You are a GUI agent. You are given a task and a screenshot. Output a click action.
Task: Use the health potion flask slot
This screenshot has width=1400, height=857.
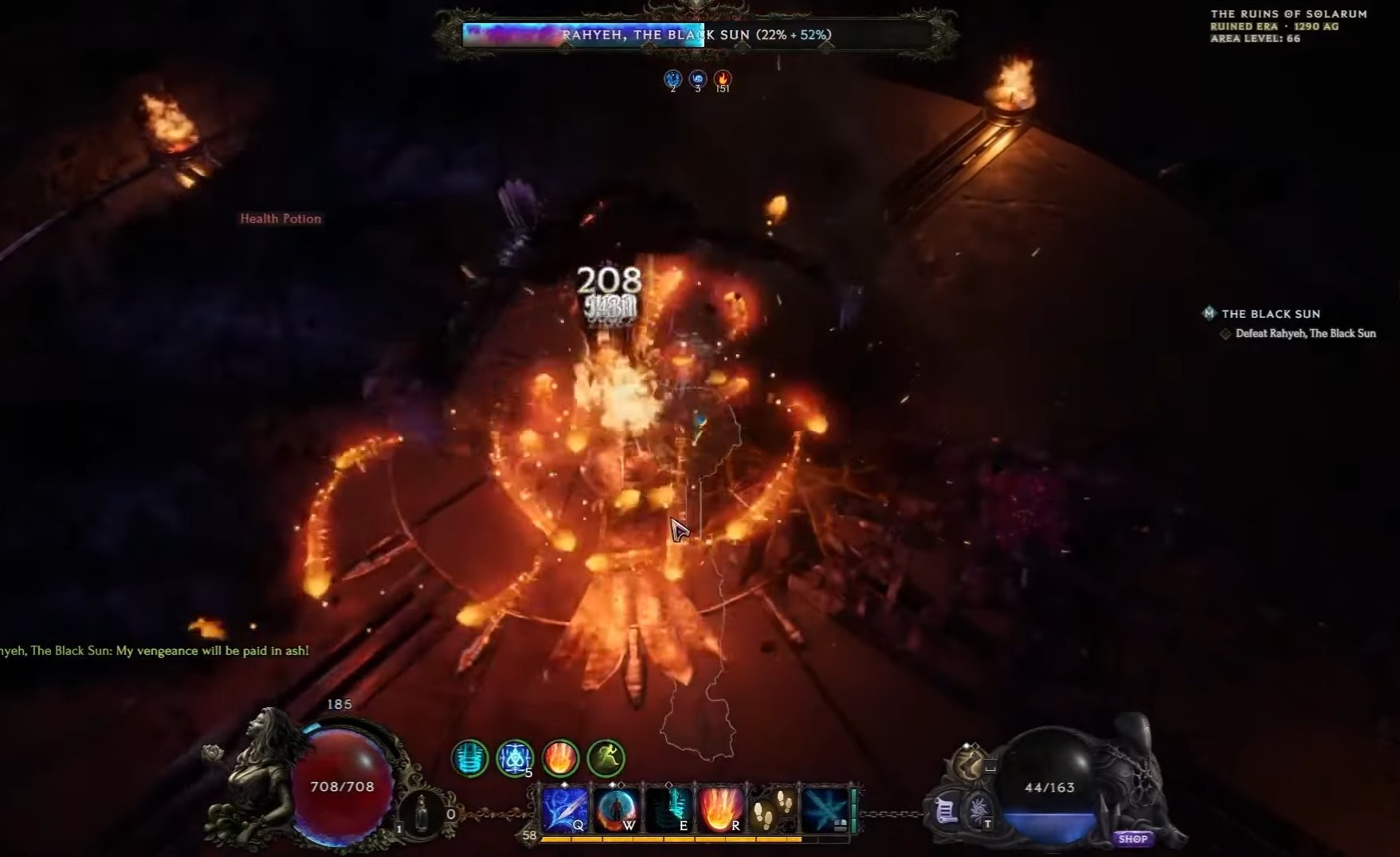(422, 812)
